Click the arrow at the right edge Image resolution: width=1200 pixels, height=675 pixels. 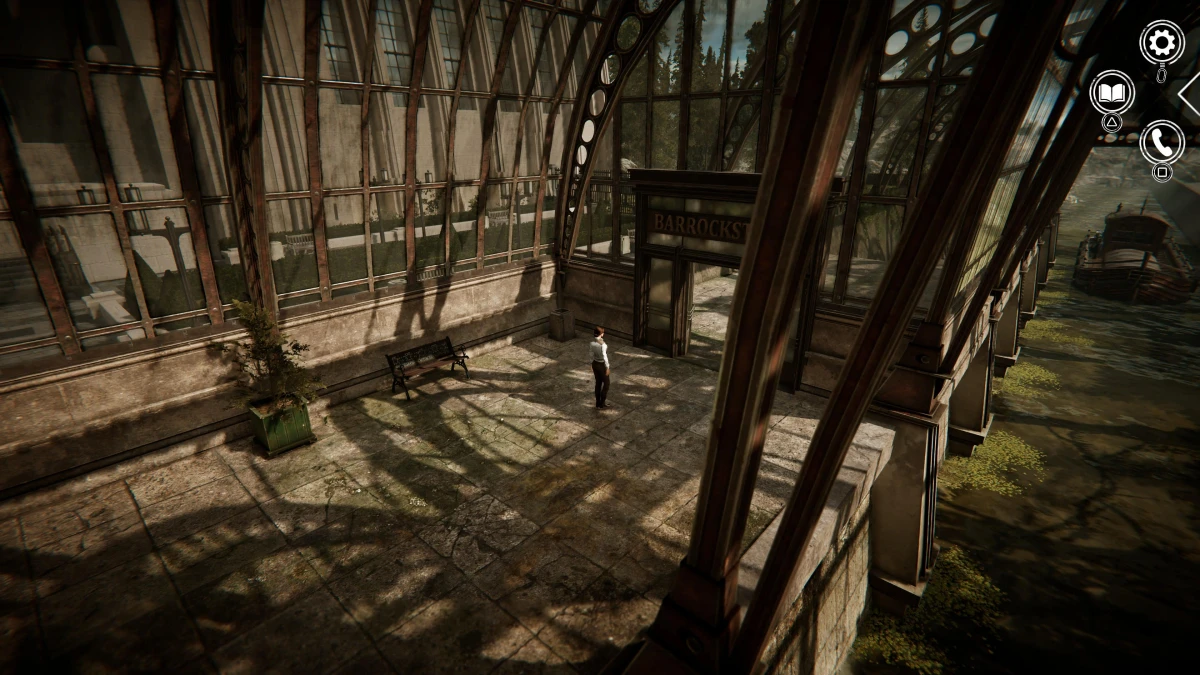1189,95
